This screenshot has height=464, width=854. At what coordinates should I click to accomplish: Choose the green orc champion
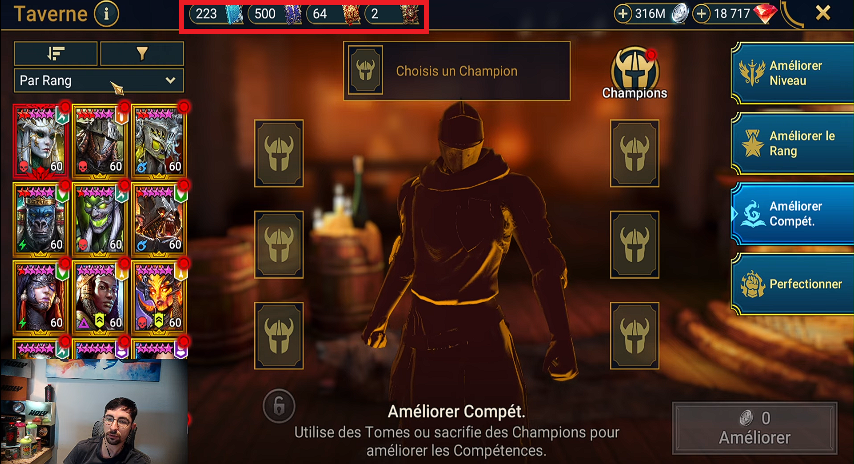[100, 216]
